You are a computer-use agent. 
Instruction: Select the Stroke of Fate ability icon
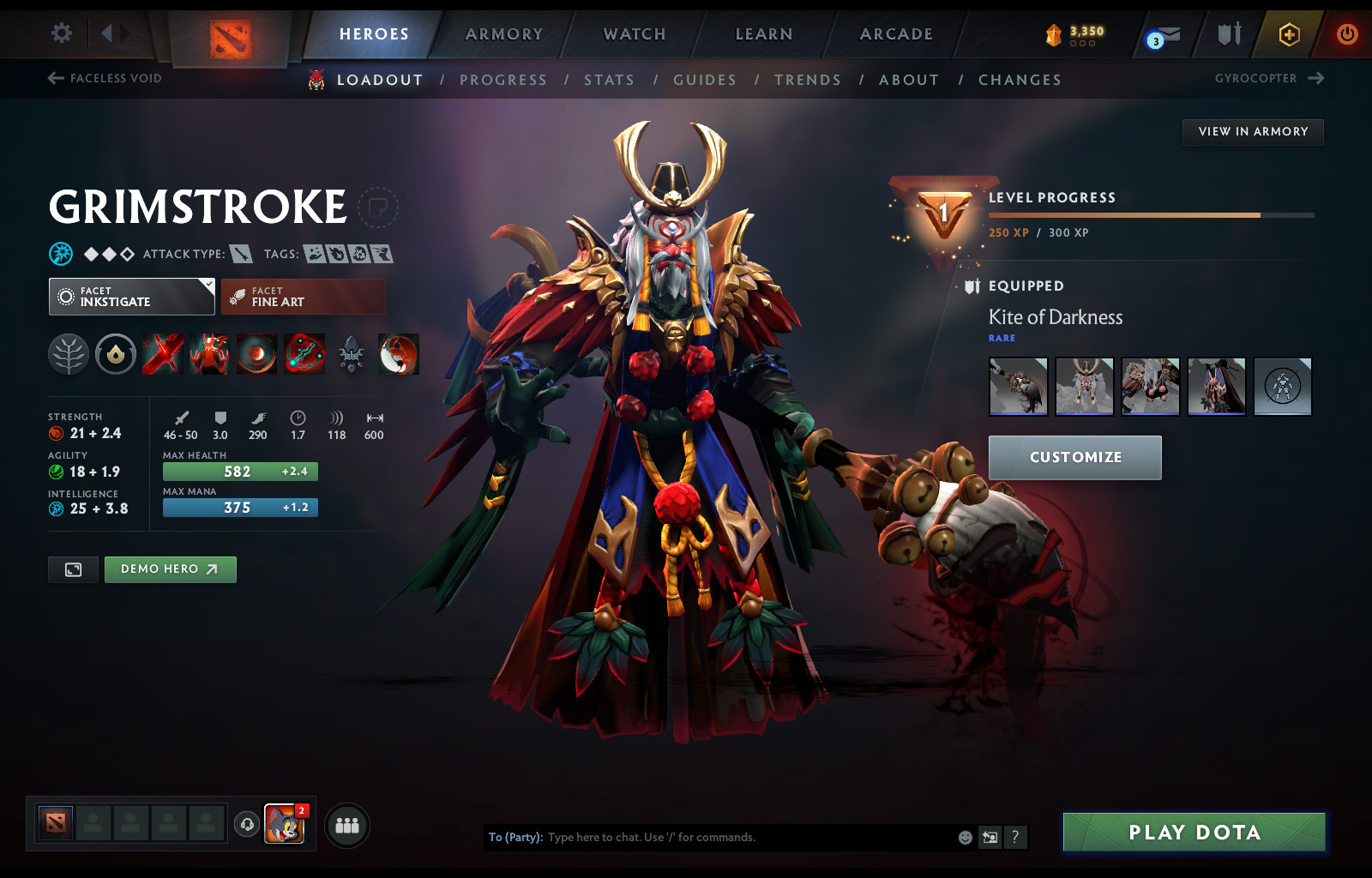coord(163,354)
